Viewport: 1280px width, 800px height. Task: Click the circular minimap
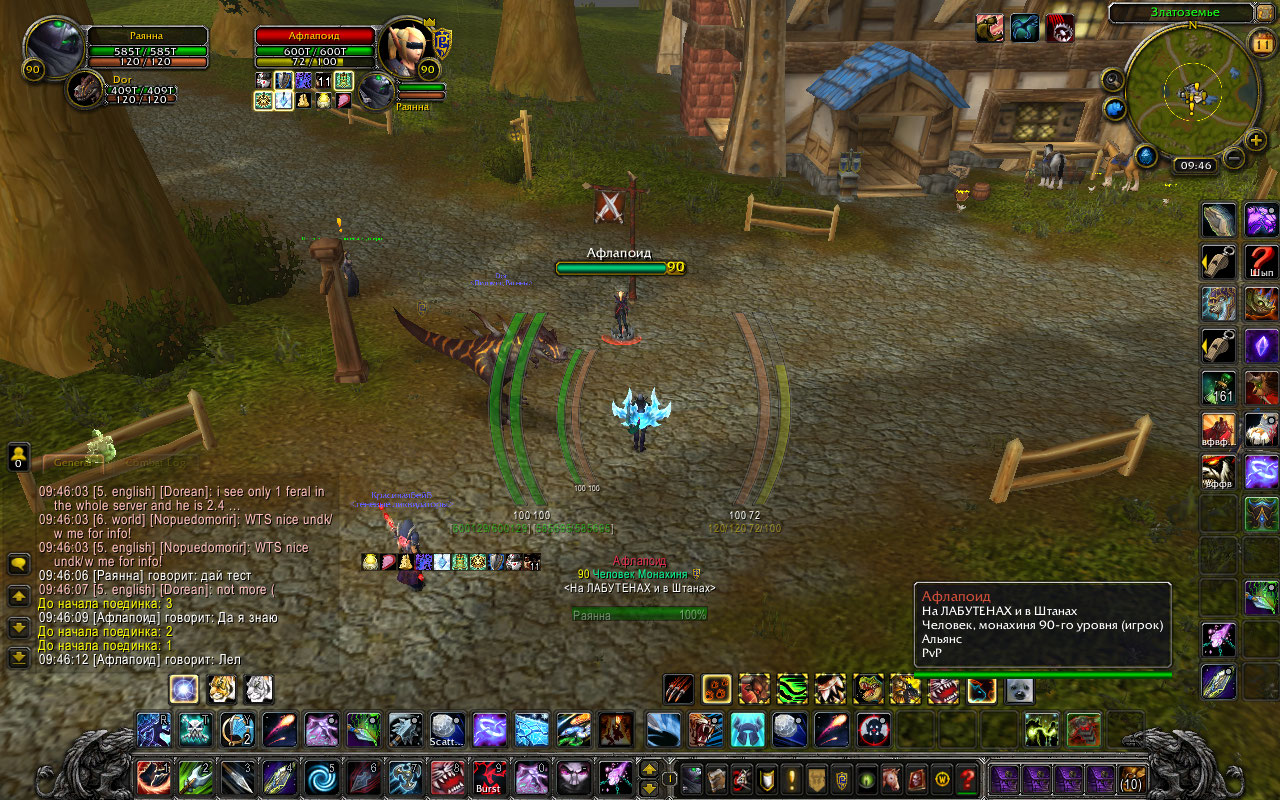point(1192,90)
